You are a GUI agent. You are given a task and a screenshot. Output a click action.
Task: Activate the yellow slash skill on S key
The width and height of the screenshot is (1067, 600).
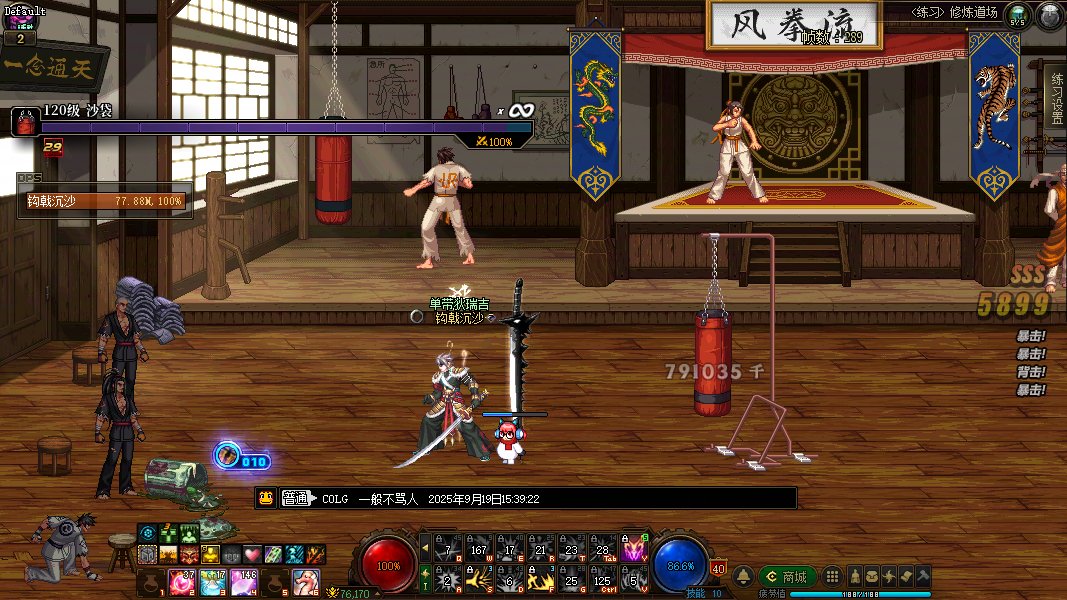[479, 580]
